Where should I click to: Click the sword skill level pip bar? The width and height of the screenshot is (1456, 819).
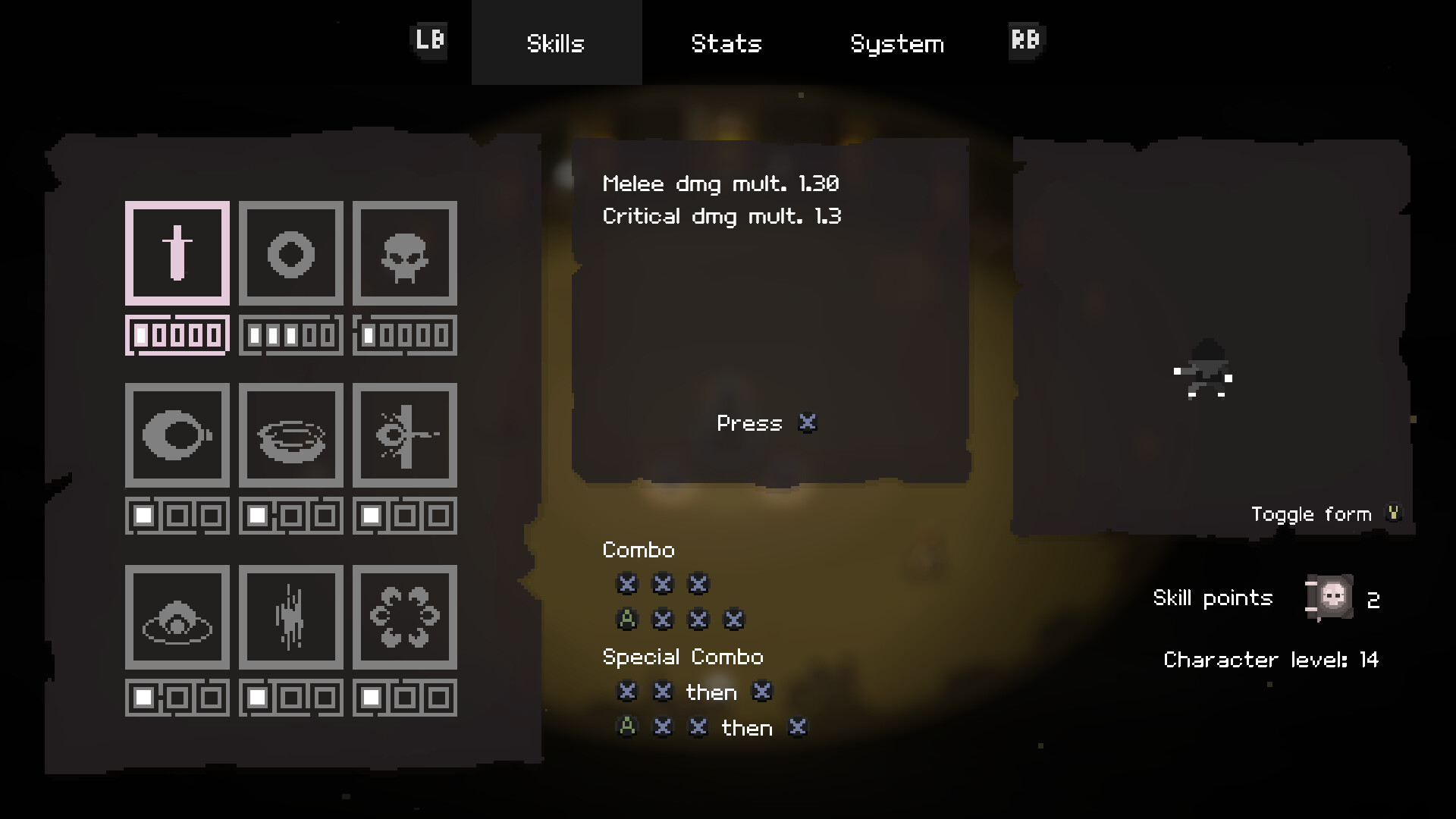[177, 334]
